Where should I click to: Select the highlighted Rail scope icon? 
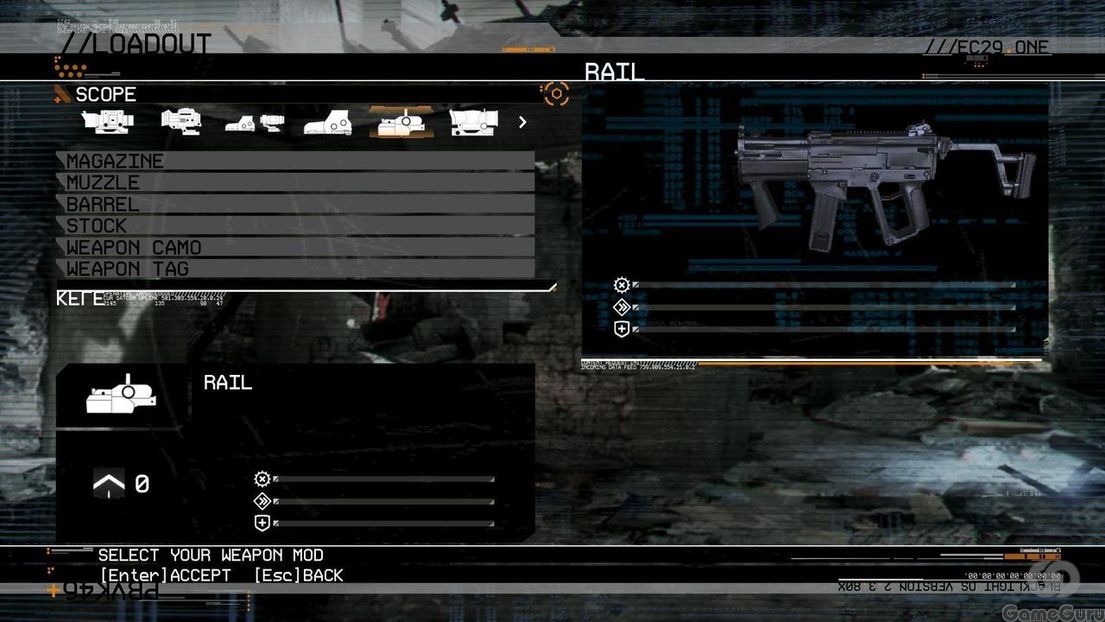[401, 122]
